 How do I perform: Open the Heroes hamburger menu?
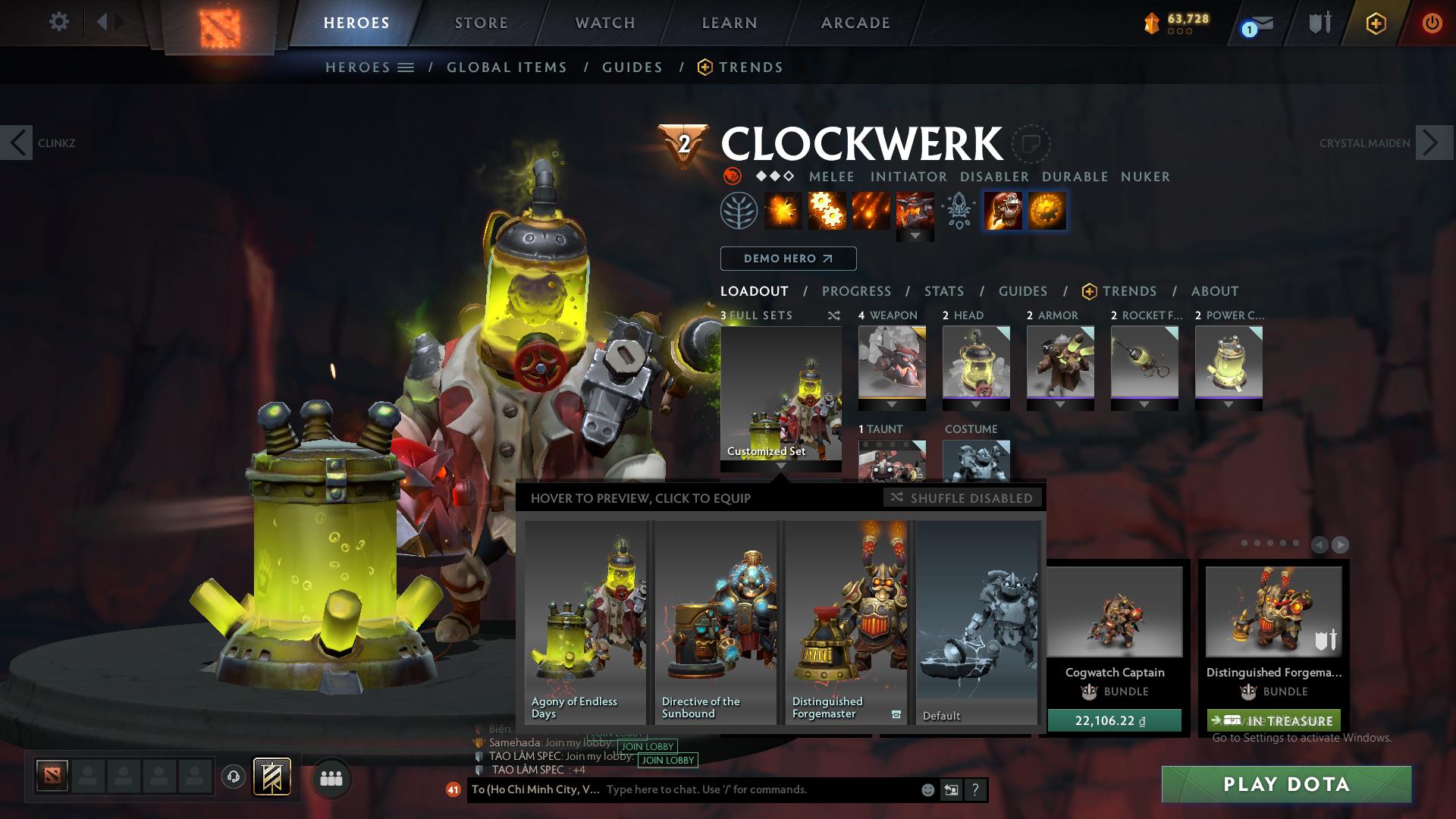[x=405, y=67]
